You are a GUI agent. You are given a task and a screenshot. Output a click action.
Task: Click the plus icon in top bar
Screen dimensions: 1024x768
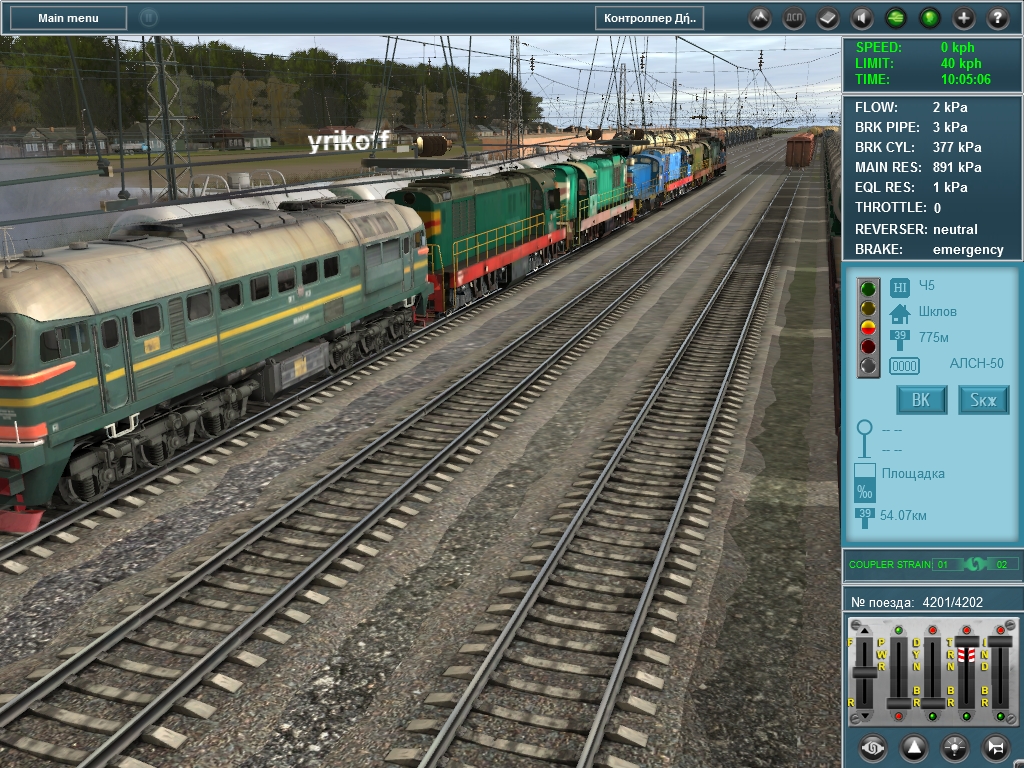[x=964, y=18]
